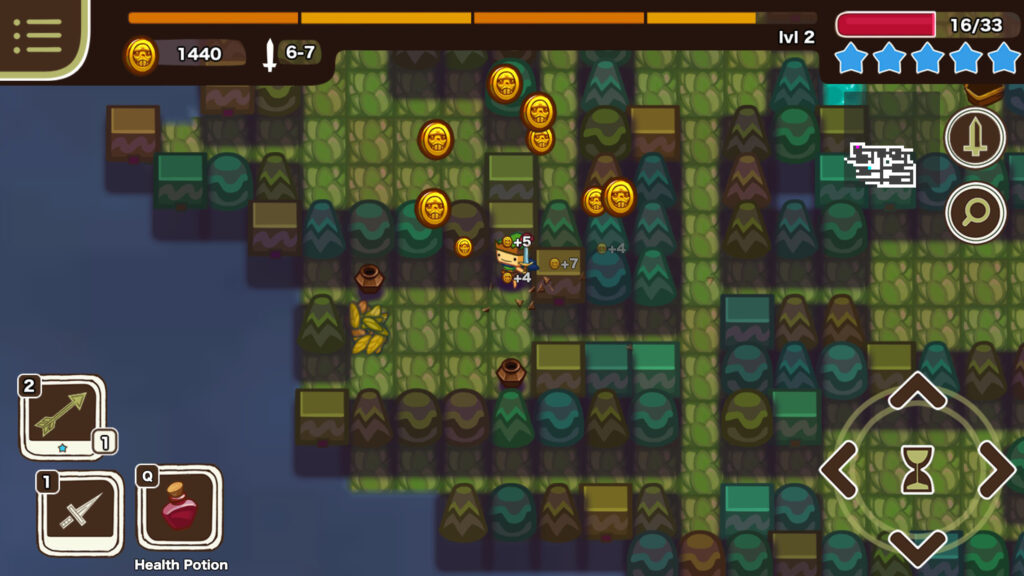Select the arrow ability slot
The width and height of the screenshot is (1024, 576).
pos(62,416)
